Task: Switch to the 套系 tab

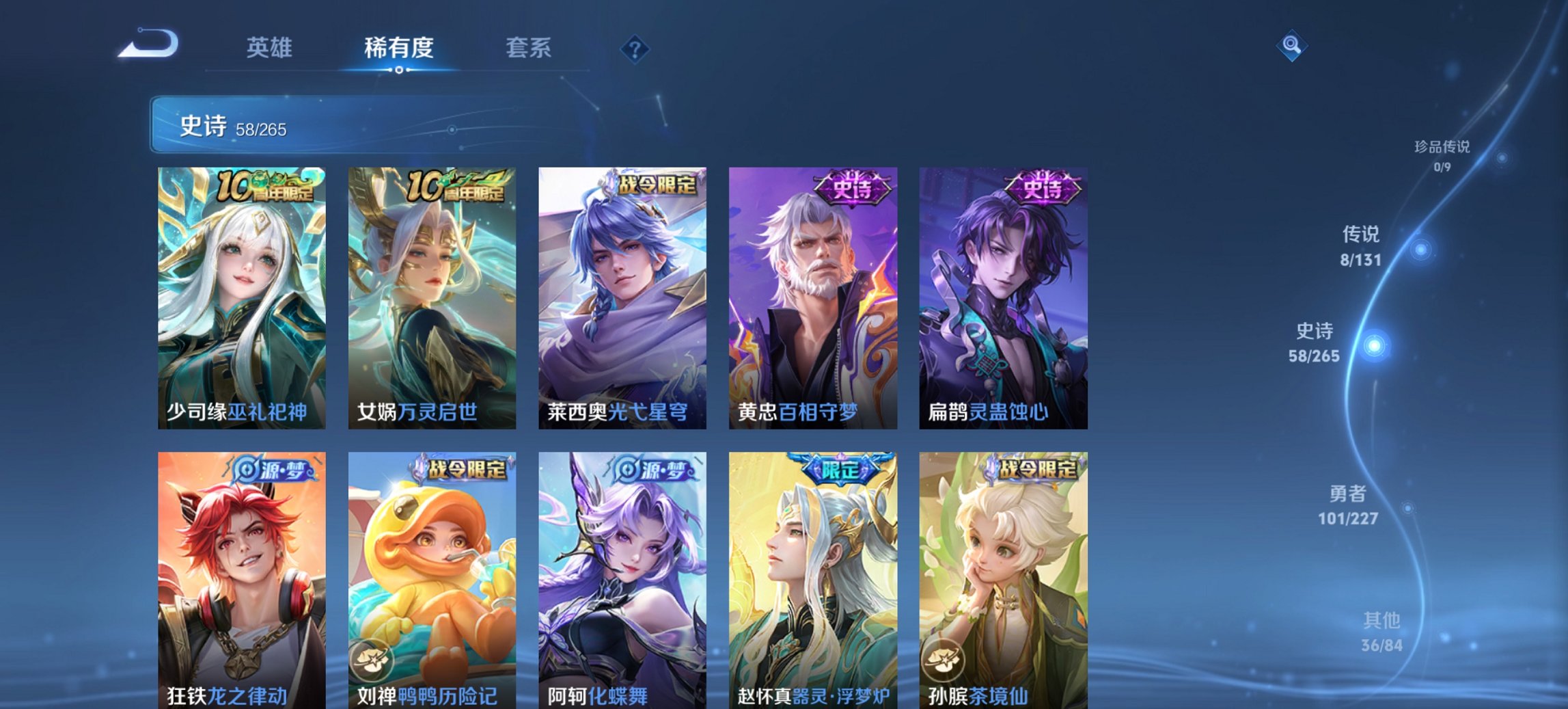Action: (x=529, y=48)
